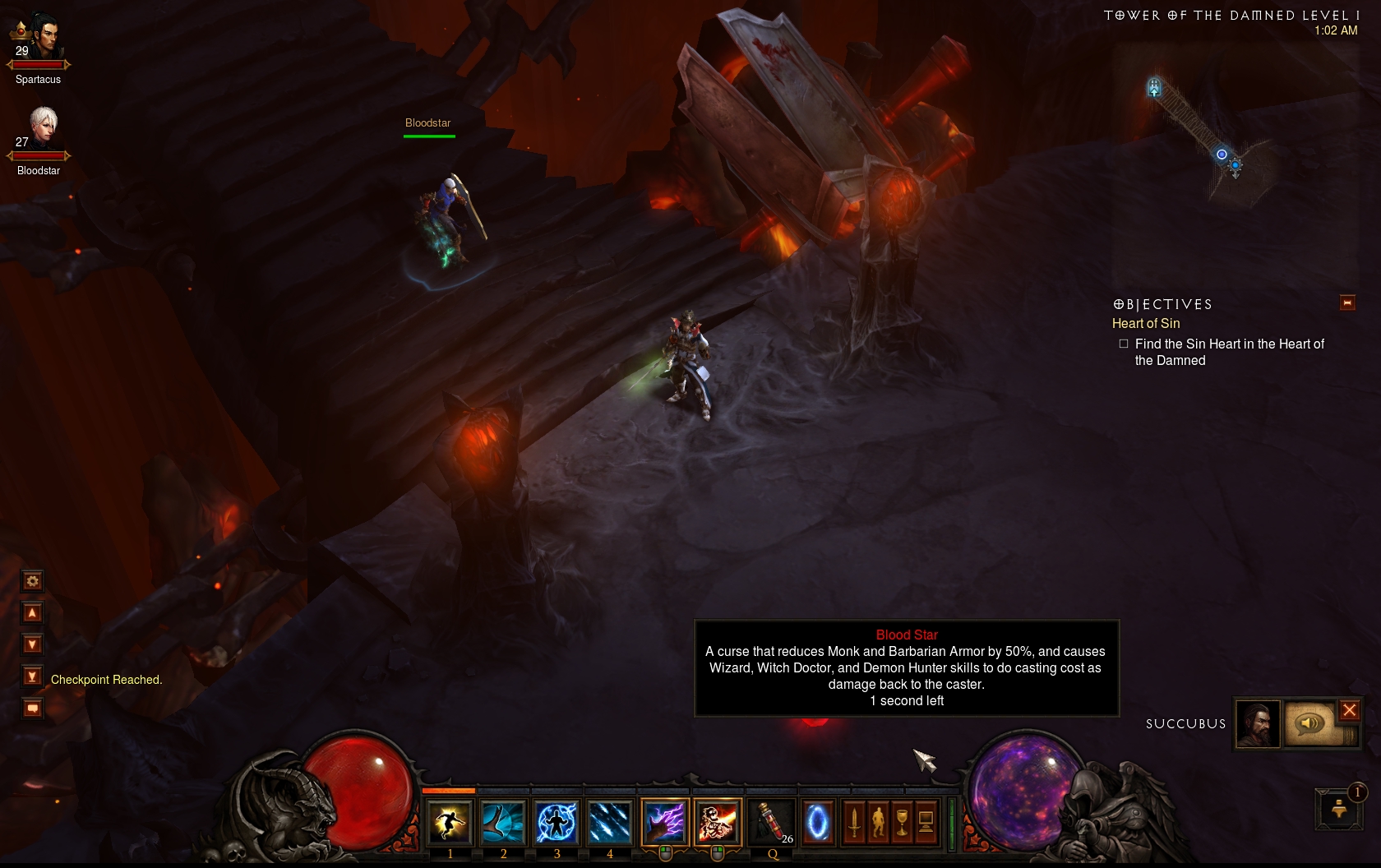
Task: Click the chat scroll-up arrow button
Action: 32,613
